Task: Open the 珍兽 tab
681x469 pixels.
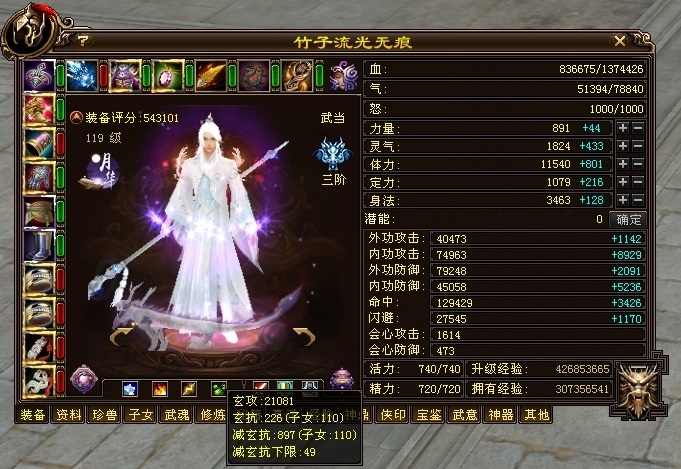Action: 101,414
